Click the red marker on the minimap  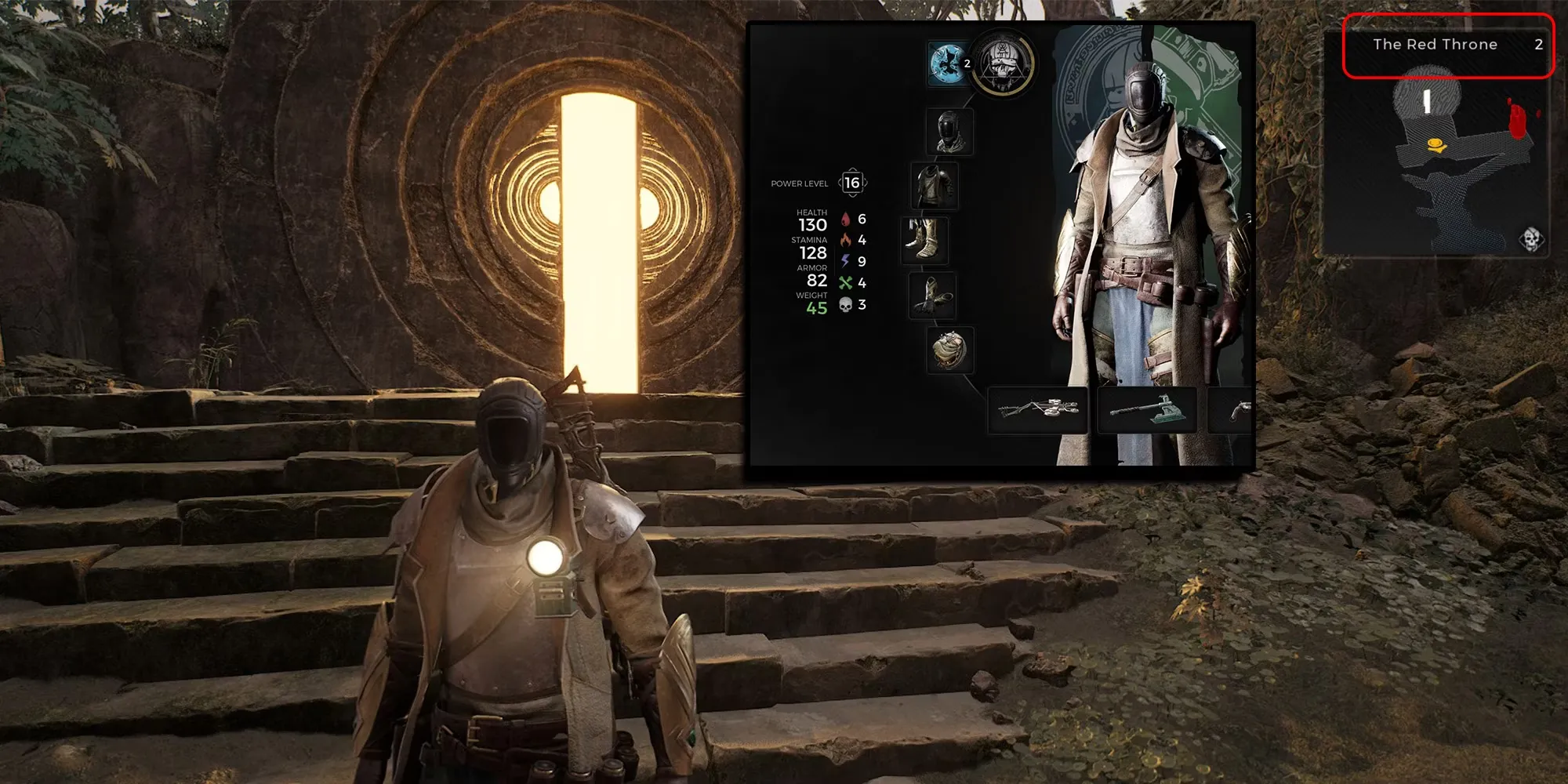pos(1518,118)
